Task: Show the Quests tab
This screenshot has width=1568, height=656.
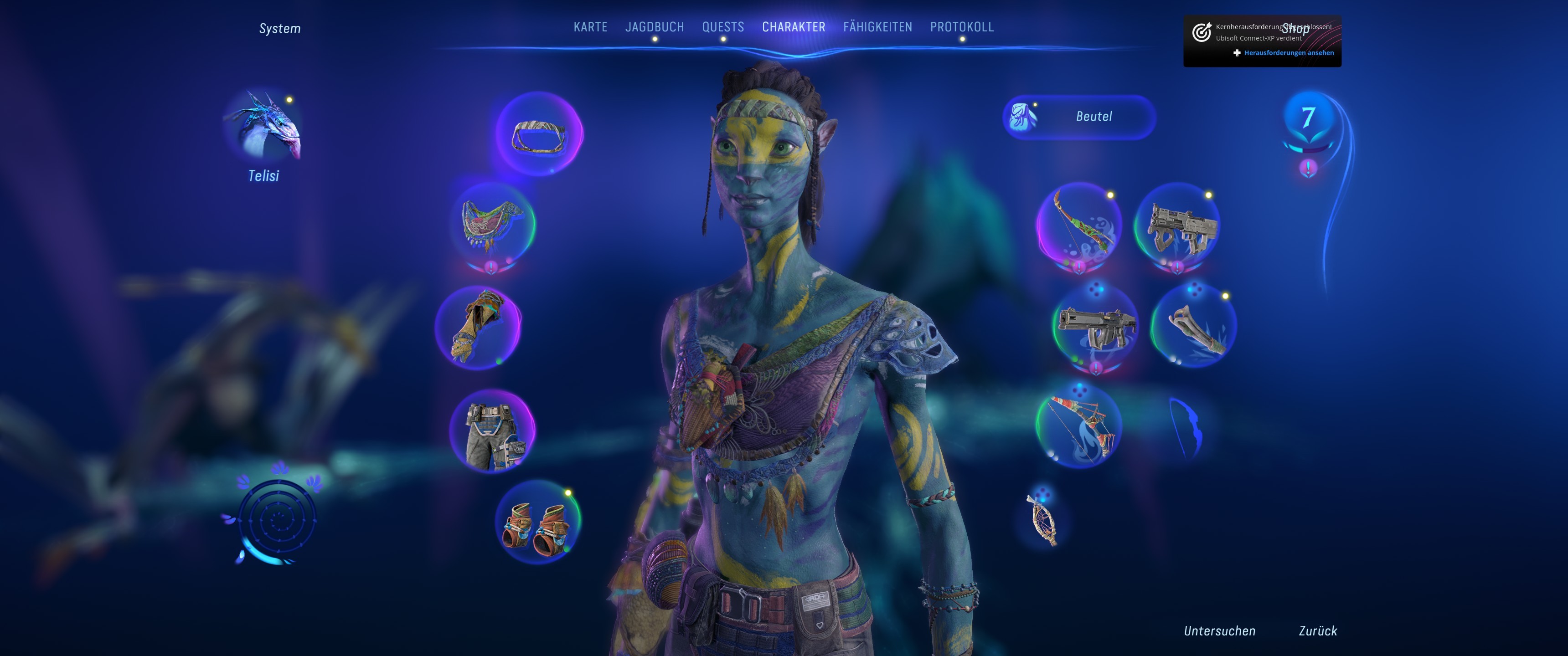Action: click(722, 27)
